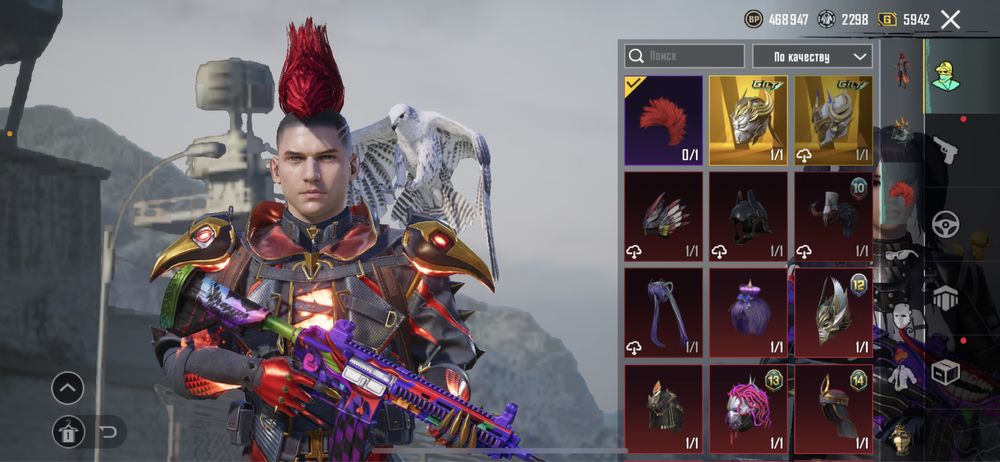Choose the winged helmet with level 12 badge
This screenshot has height=462, width=1000.
(833, 312)
